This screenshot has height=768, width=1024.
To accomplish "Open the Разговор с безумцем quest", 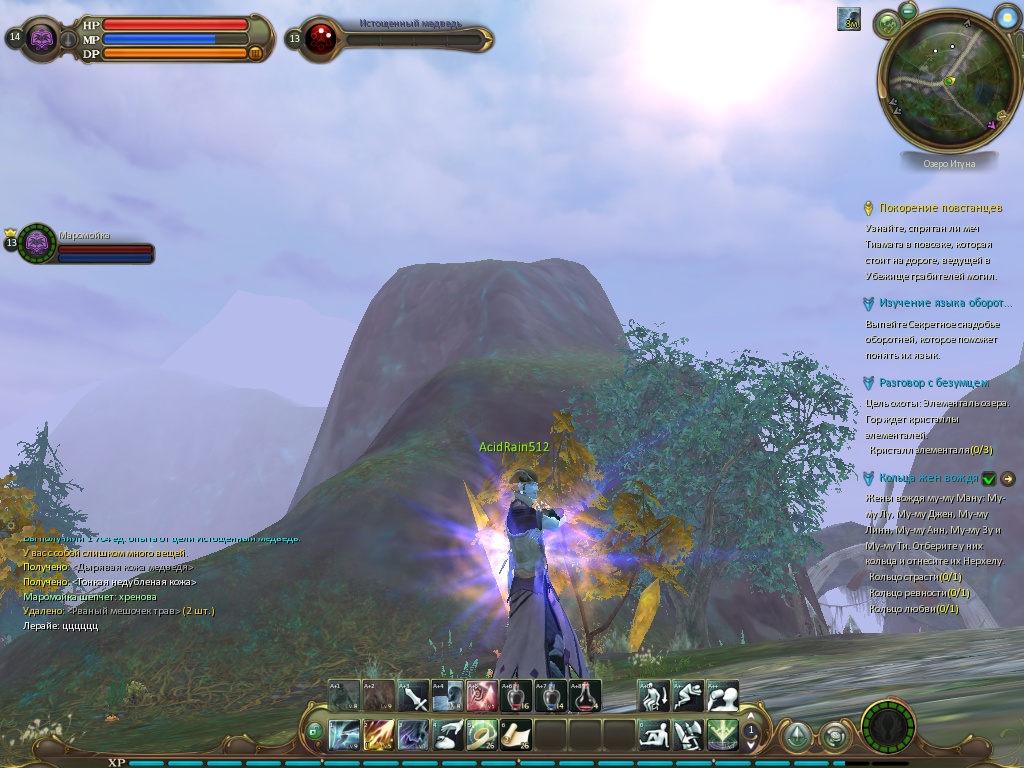I will 934,383.
